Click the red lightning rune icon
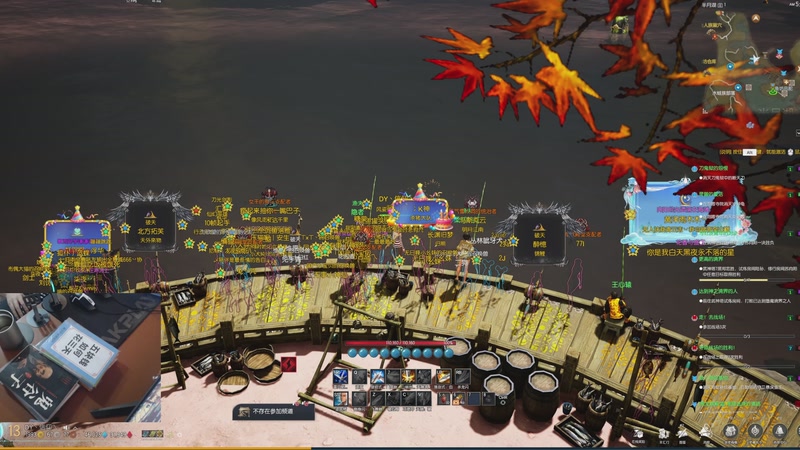The image size is (800, 450). [289, 364]
